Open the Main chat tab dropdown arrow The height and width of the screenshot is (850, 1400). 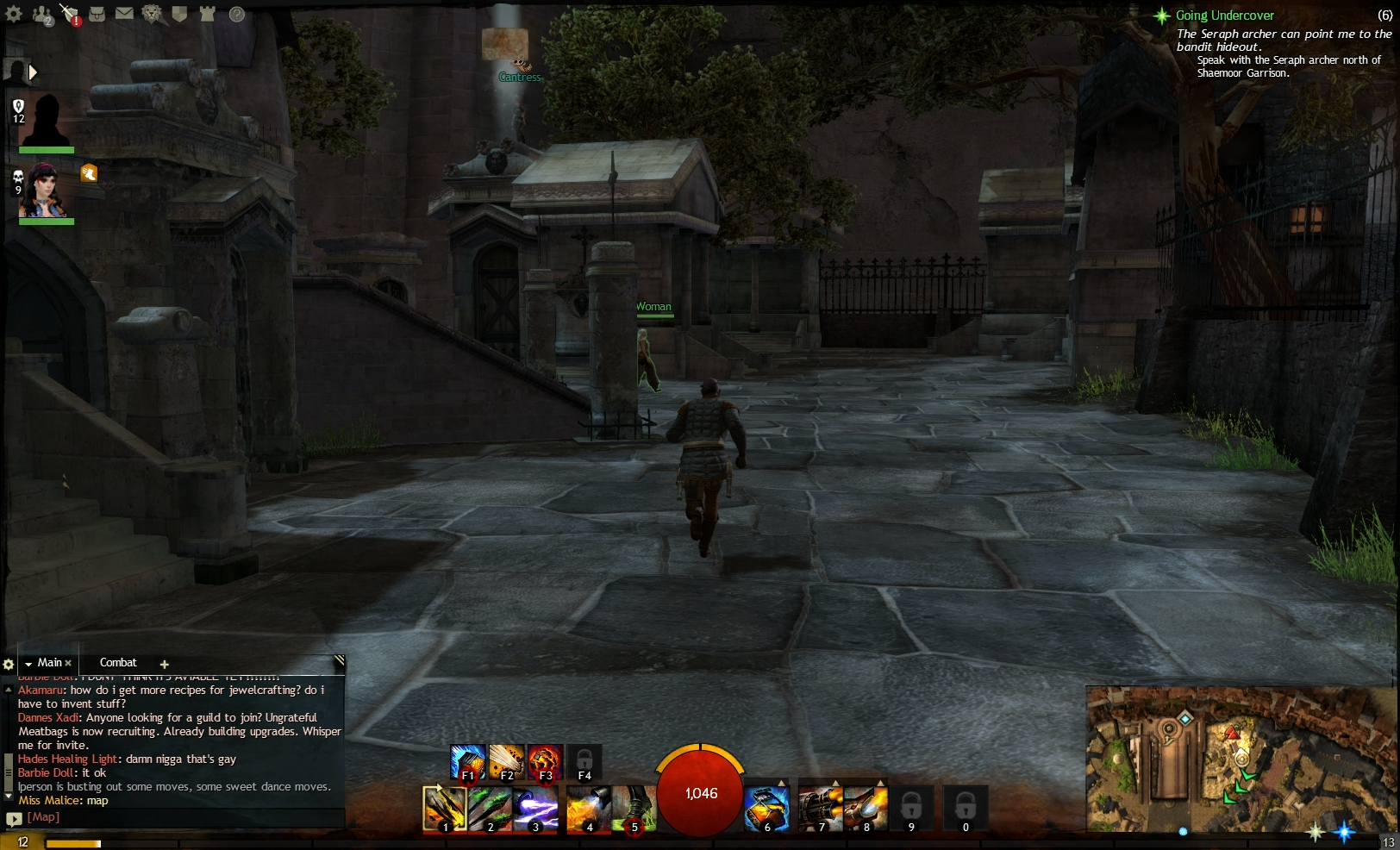click(28, 662)
